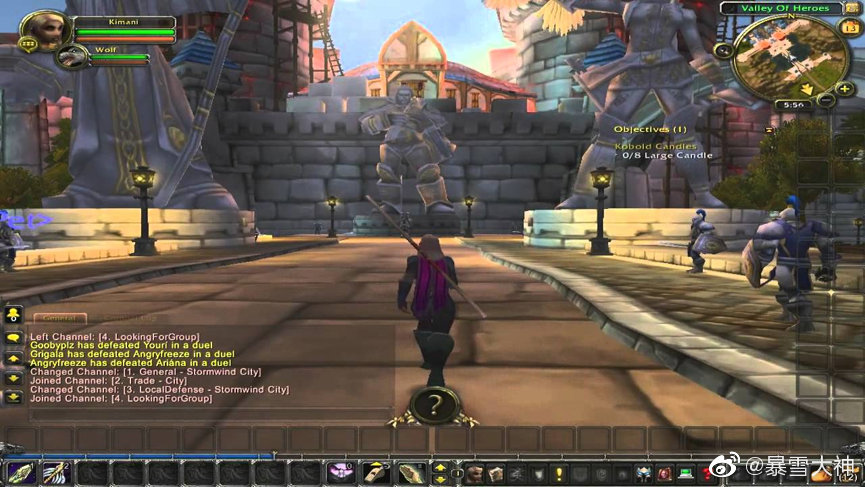Viewport: 865px width, 487px height.
Task: Activate the second action bar arrow ability
Action: [56, 473]
